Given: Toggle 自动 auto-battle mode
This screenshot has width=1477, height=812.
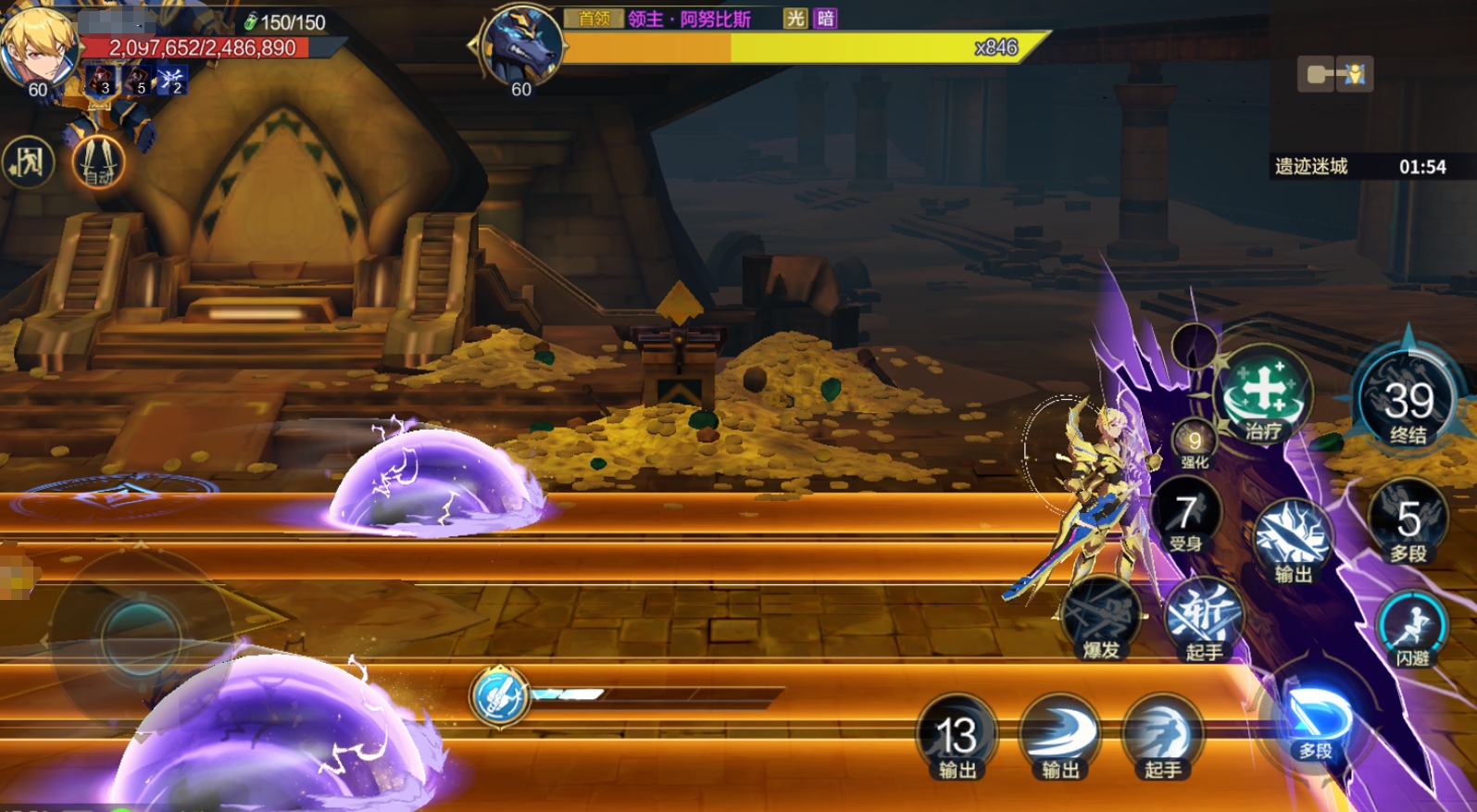Looking at the screenshot, I should pyautogui.click(x=98, y=163).
